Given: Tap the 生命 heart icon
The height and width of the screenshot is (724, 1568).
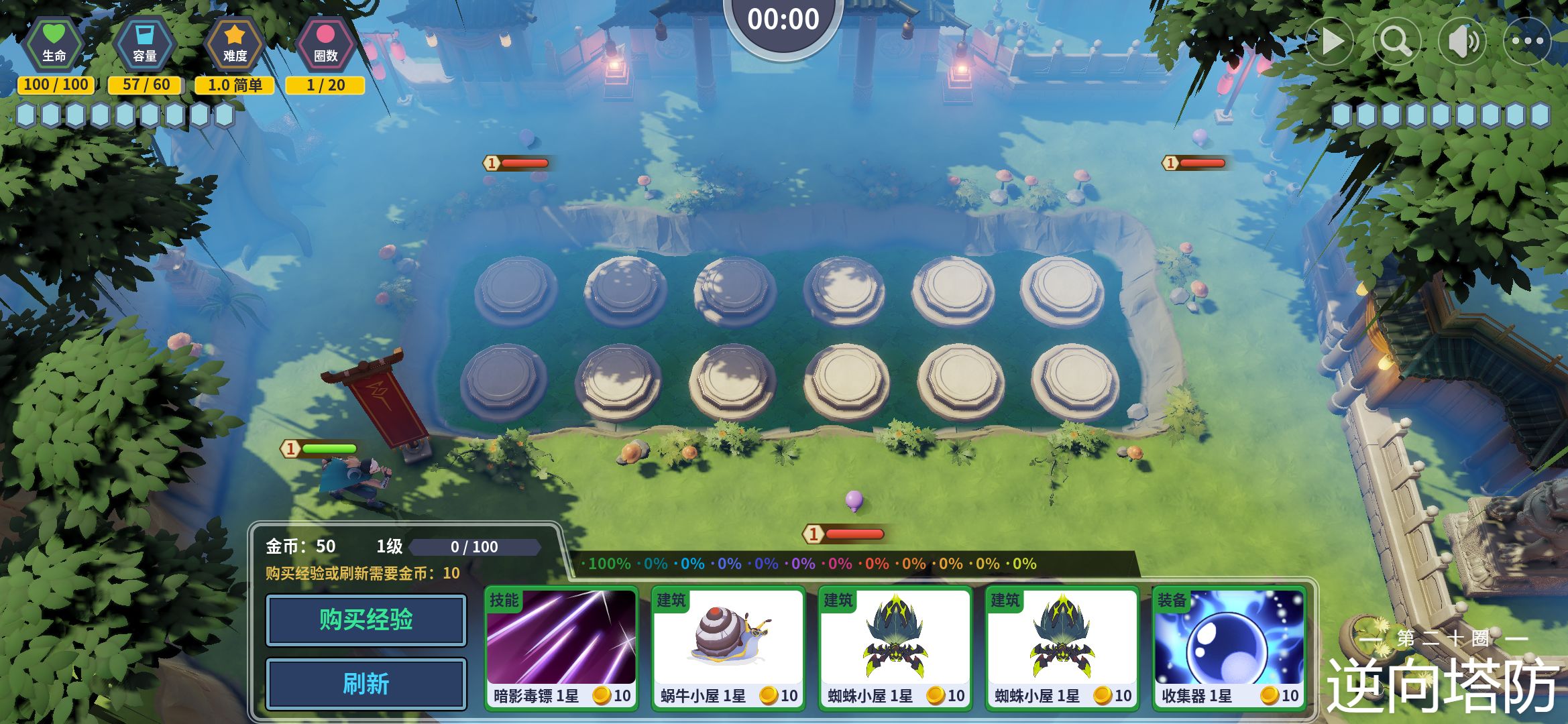Looking at the screenshot, I should point(54,44).
